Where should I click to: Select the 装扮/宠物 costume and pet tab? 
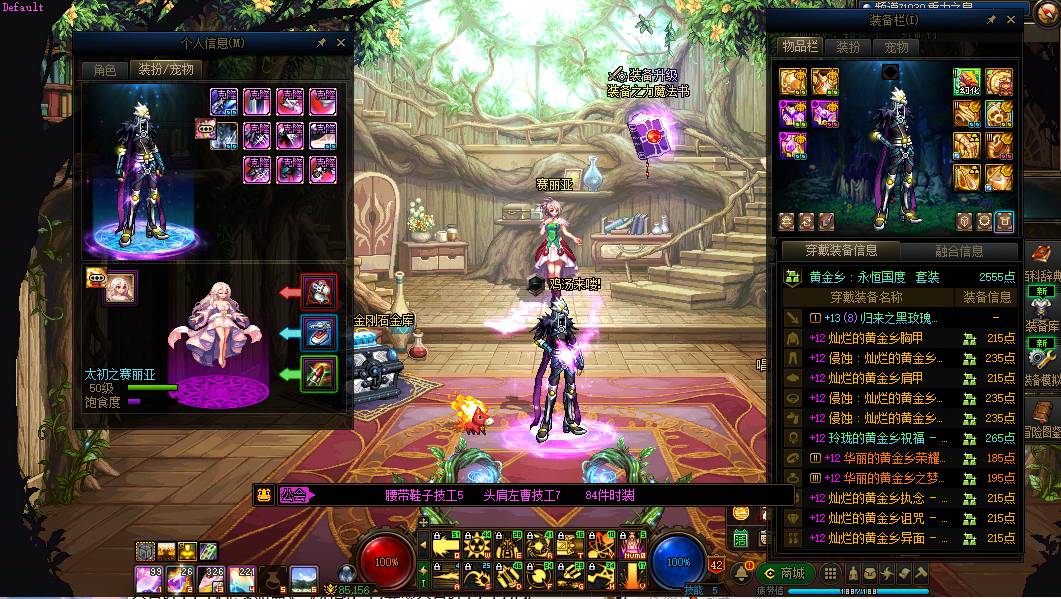coord(166,70)
